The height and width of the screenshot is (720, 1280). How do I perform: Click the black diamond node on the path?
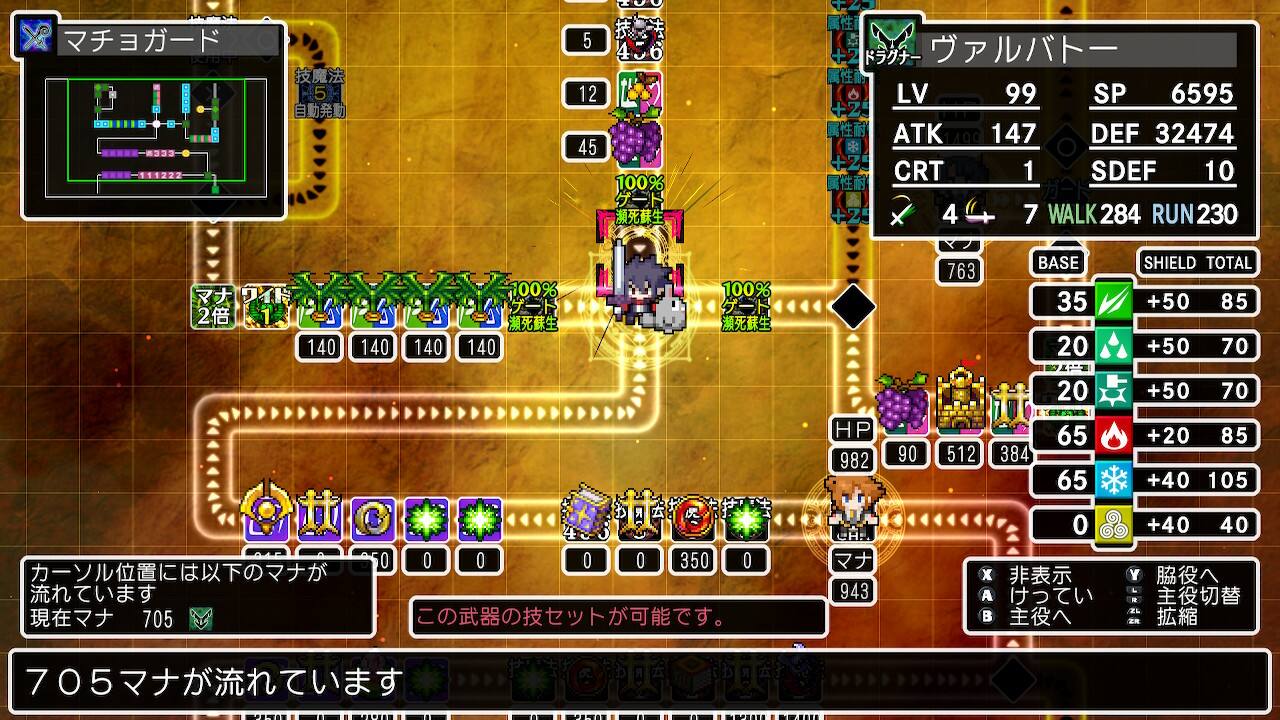tap(853, 307)
